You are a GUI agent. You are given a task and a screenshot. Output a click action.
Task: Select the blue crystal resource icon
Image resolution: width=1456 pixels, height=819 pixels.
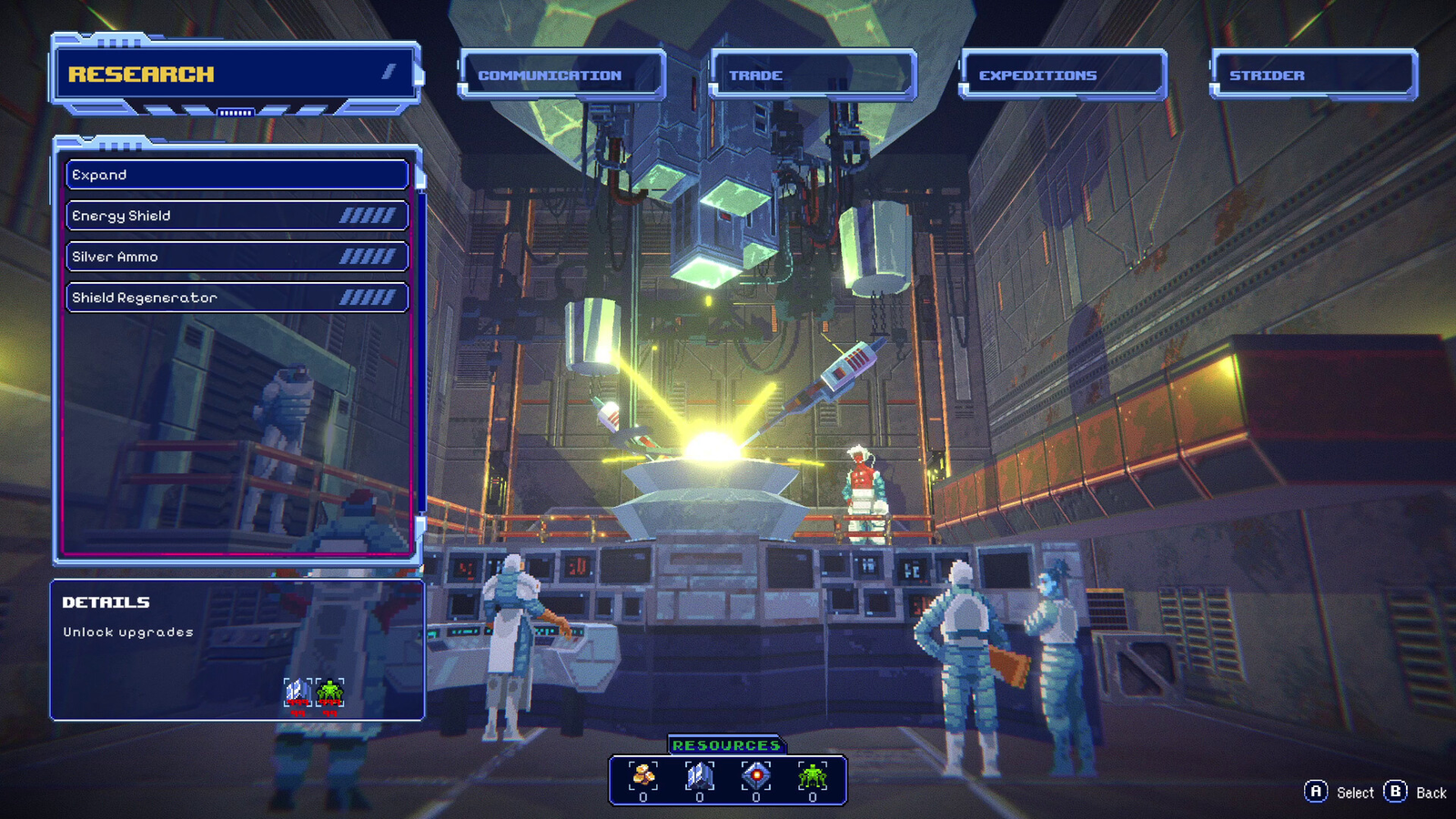tap(699, 776)
